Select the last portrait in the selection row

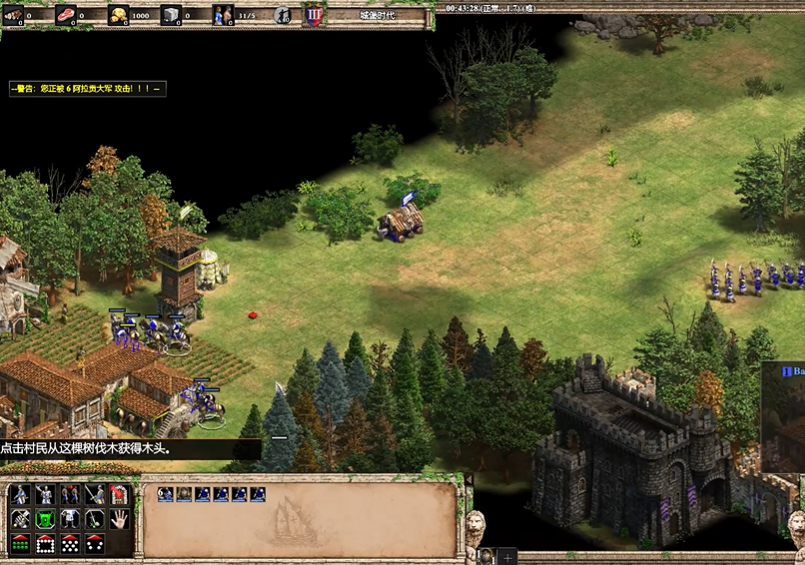click(258, 494)
